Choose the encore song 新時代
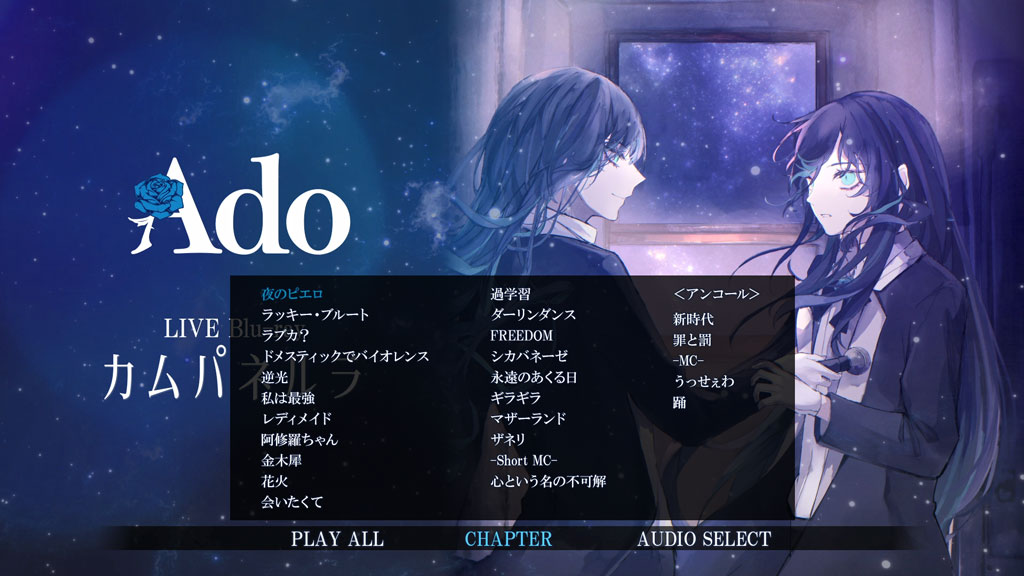The height and width of the screenshot is (576, 1024). pyautogui.click(x=694, y=320)
